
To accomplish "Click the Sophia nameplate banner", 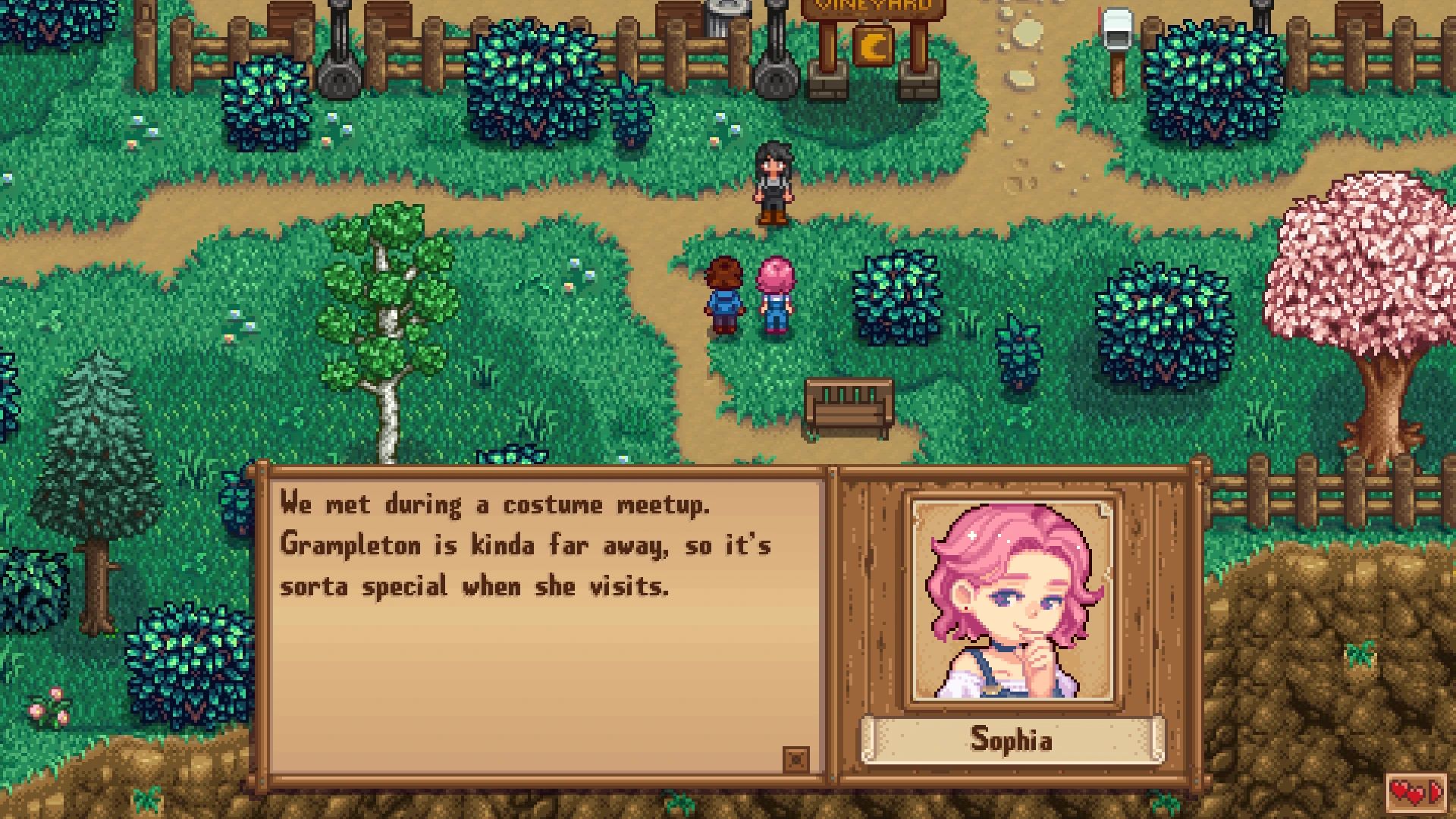I will pos(1012,740).
